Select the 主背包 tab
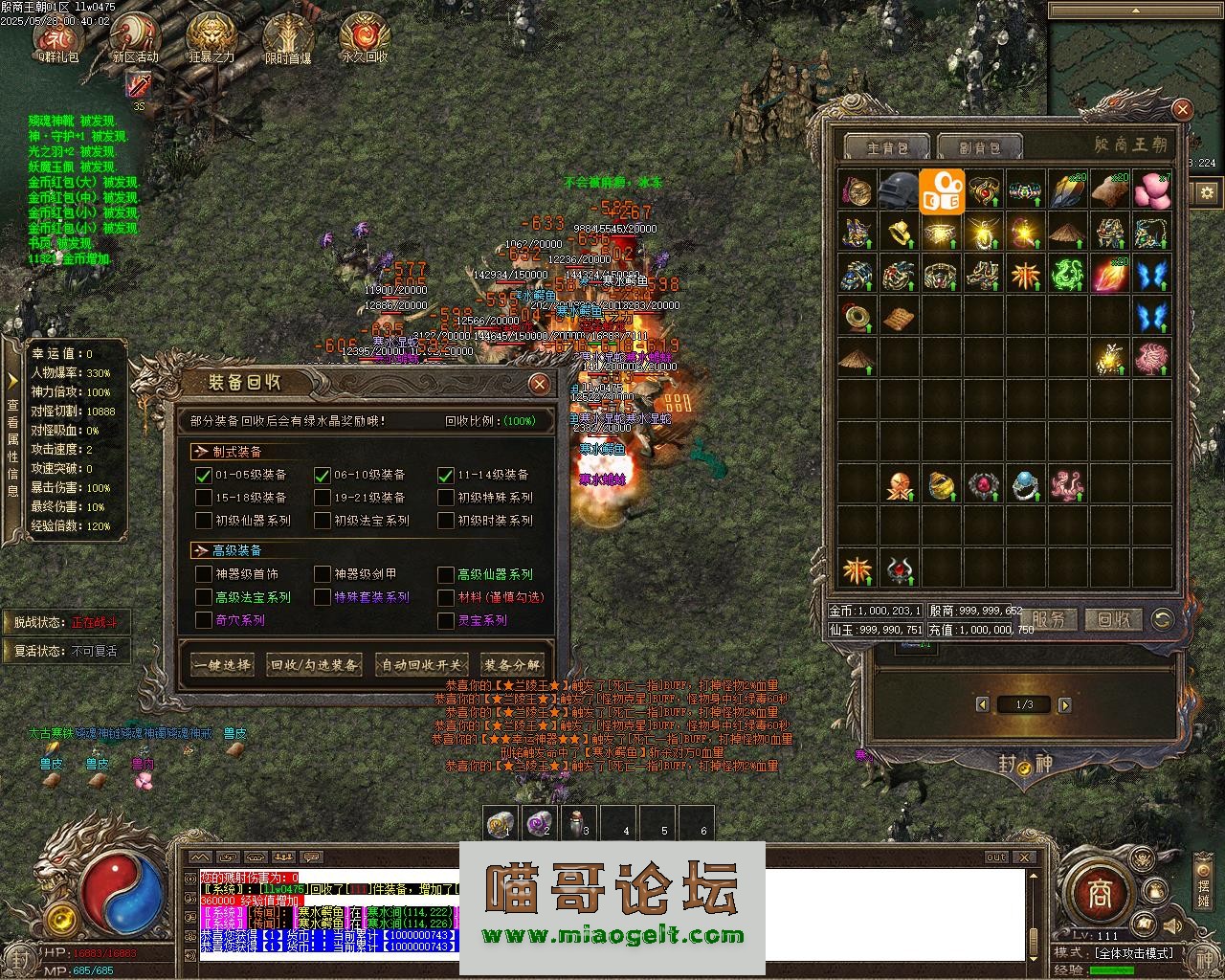Screen dimensions: 1225x980 [x=885, y=147]
